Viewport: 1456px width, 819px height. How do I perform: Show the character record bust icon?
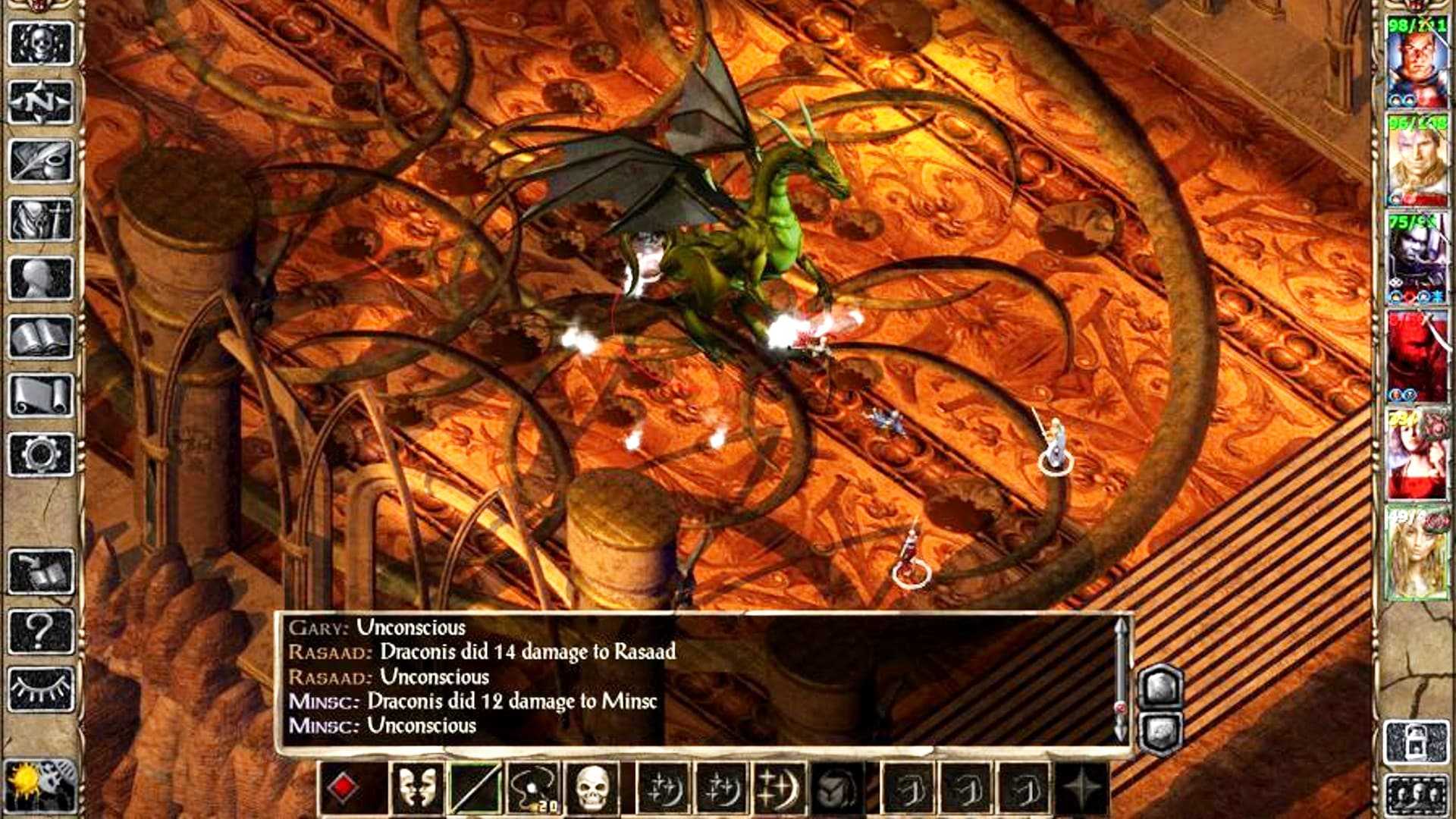click(x=41, y=278)
